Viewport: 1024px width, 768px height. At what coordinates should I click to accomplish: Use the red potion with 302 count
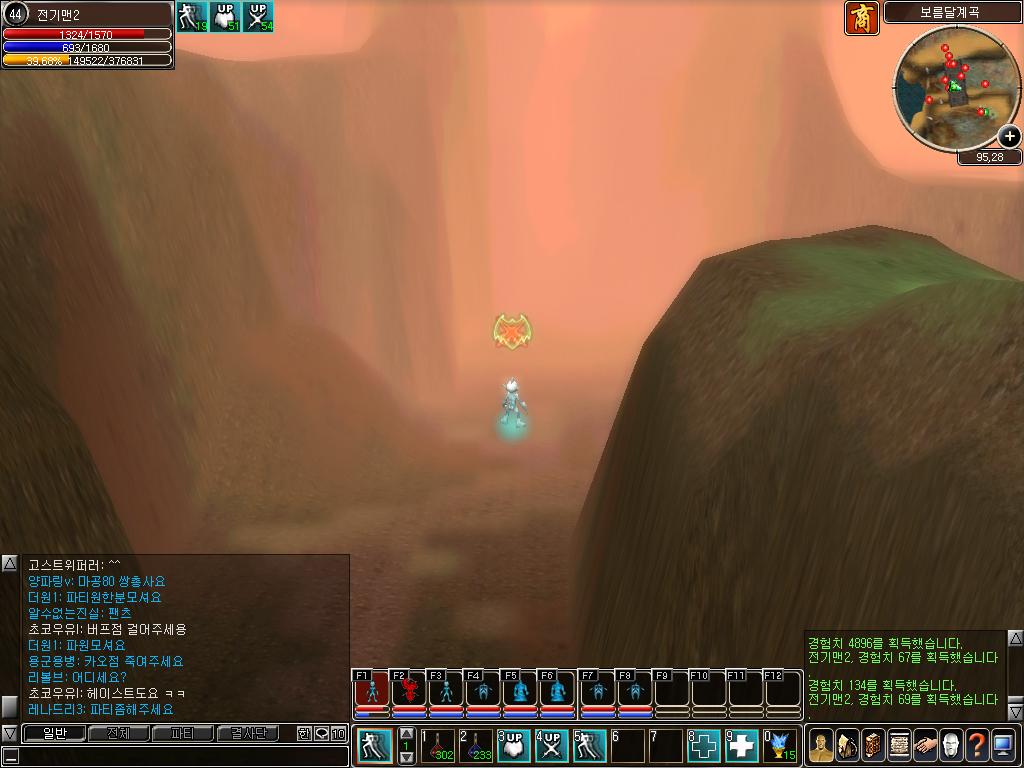pos(440,745)
